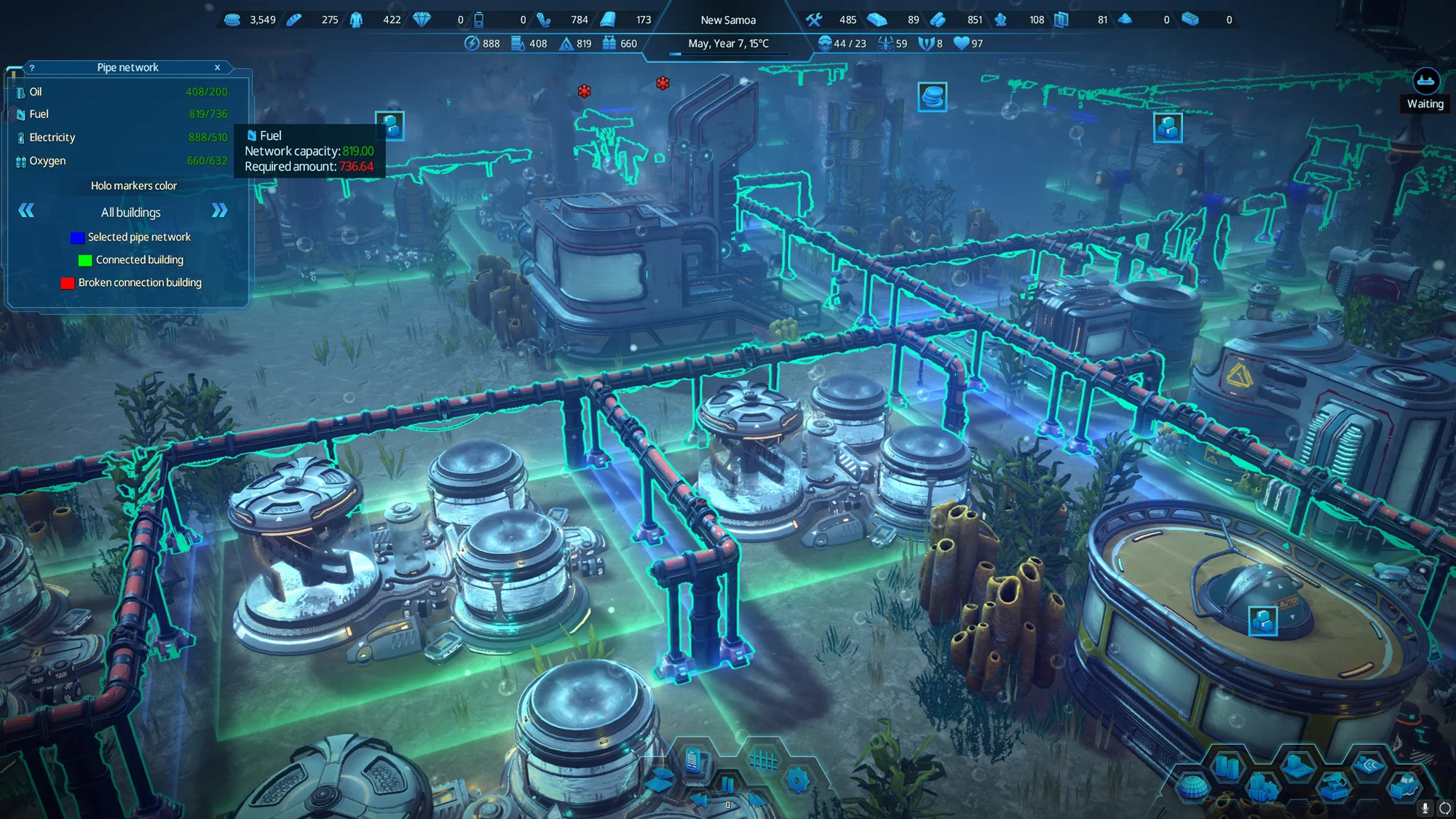Open the factory with gear build category
The width and height of the screenshot is (1456, 819).
click(x=1263, y=787)
